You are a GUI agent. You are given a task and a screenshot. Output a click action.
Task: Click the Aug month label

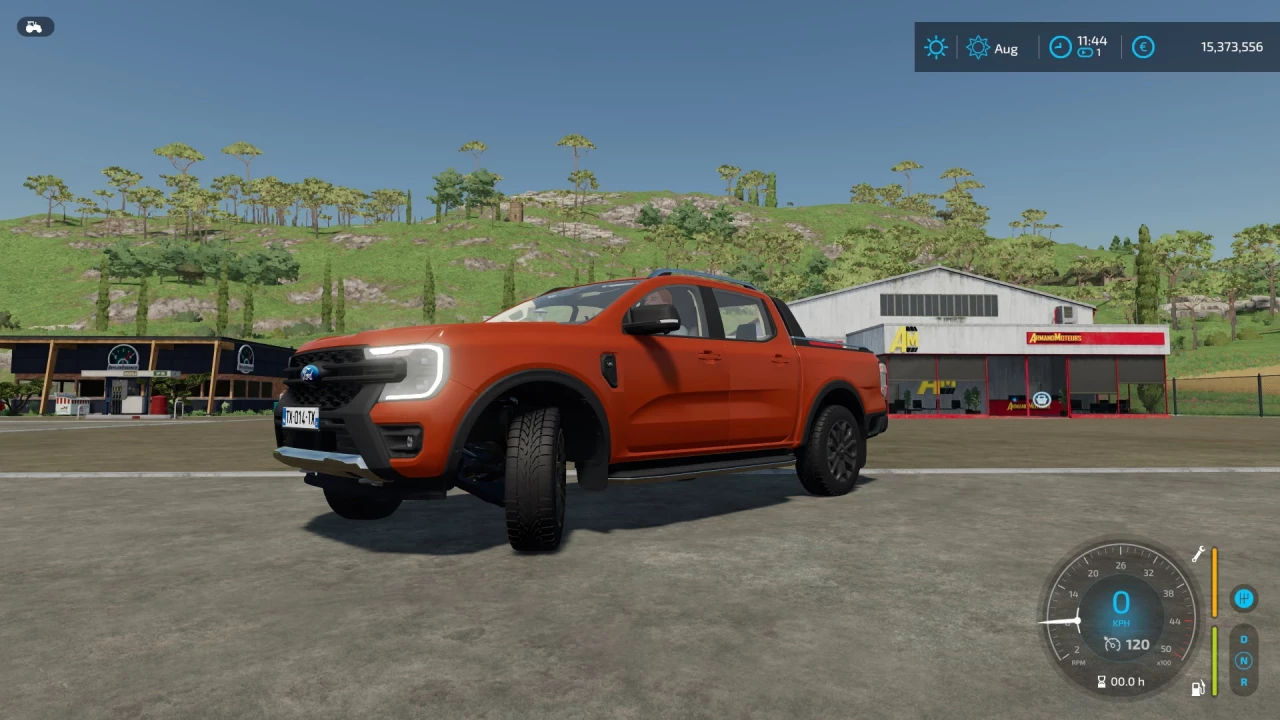click(1006, 48)
